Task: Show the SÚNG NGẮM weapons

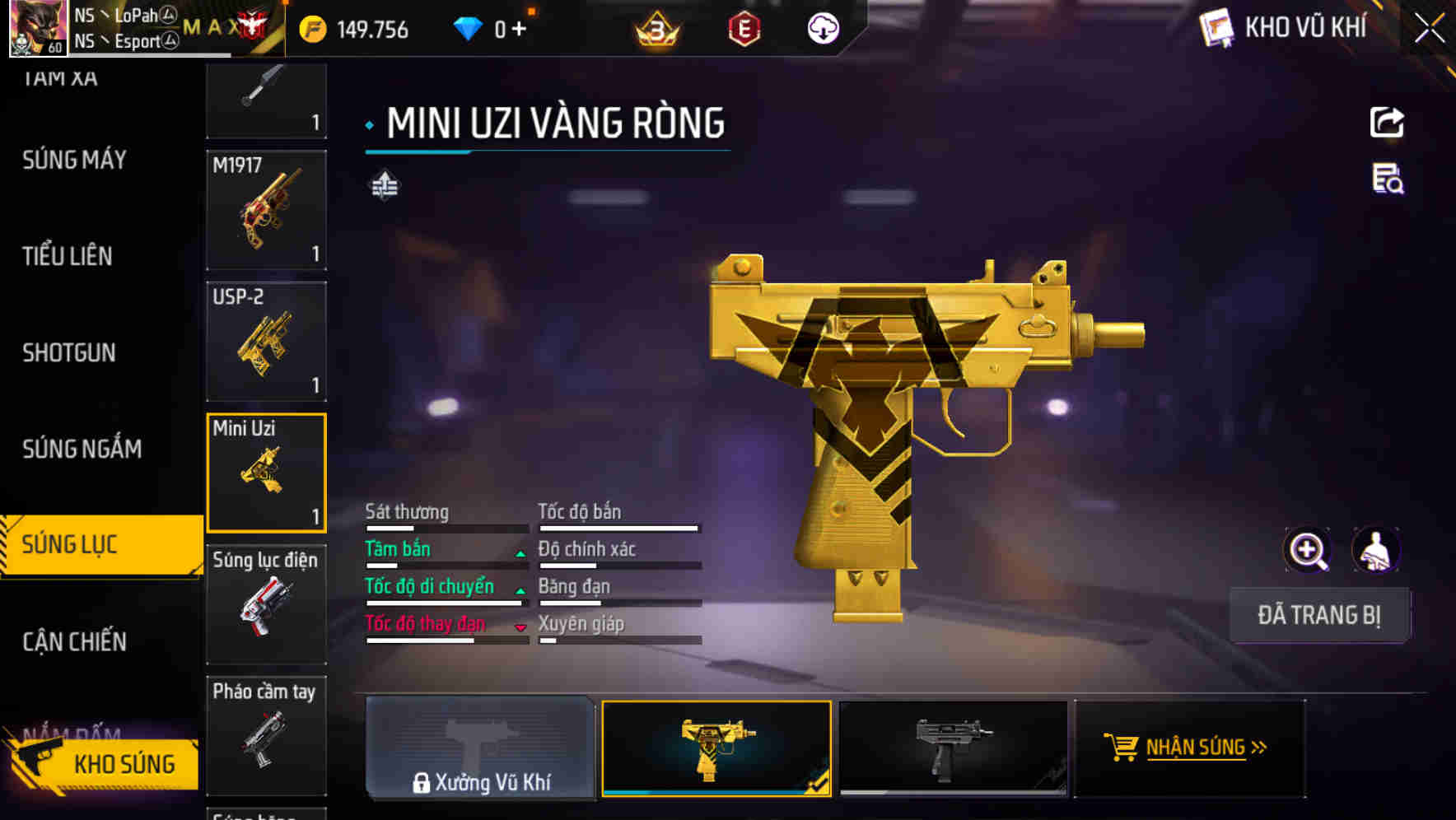Action: pos(82,449)
